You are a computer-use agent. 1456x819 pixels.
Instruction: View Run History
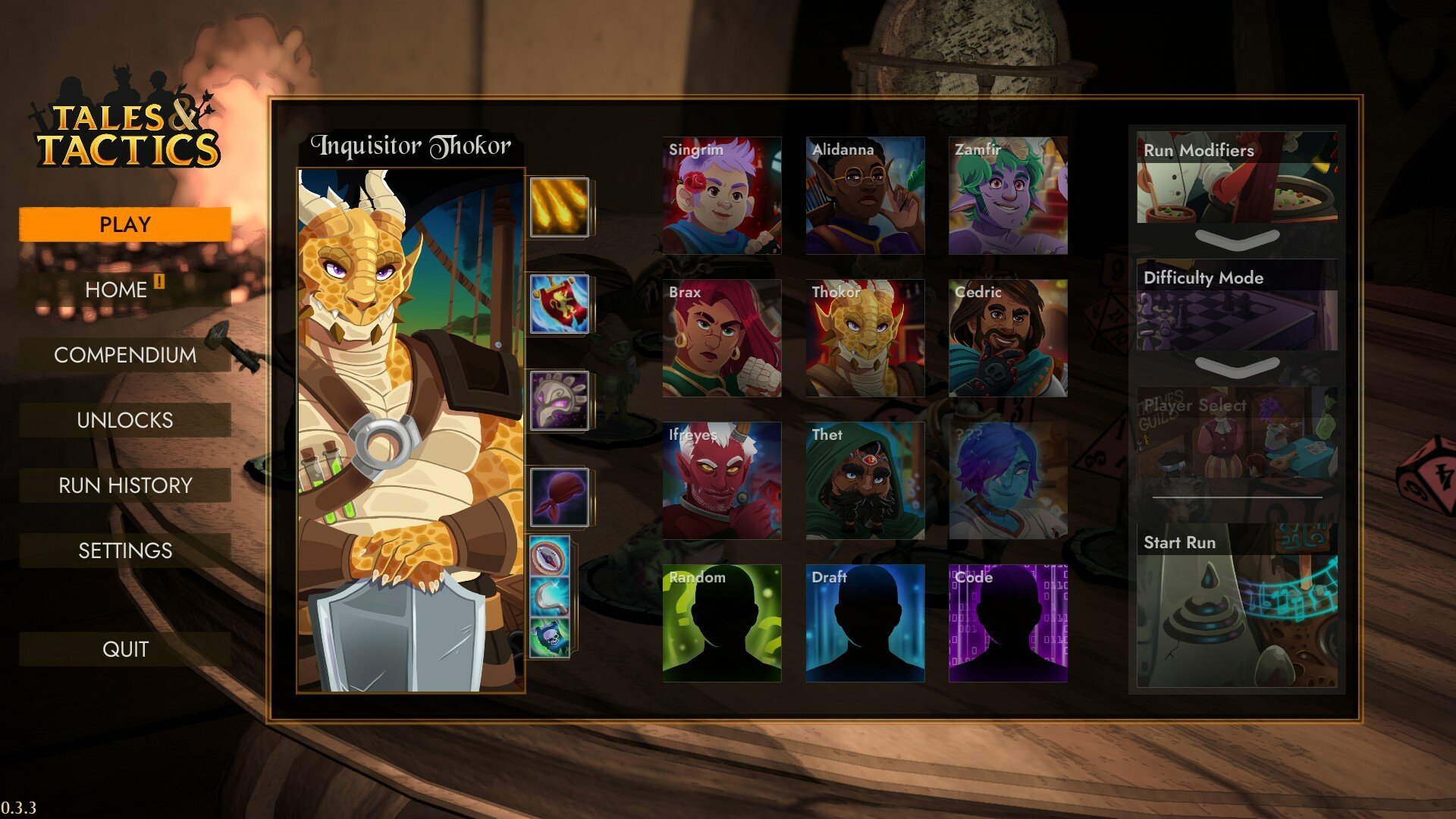pyautogui.click(x=124, y=485)
